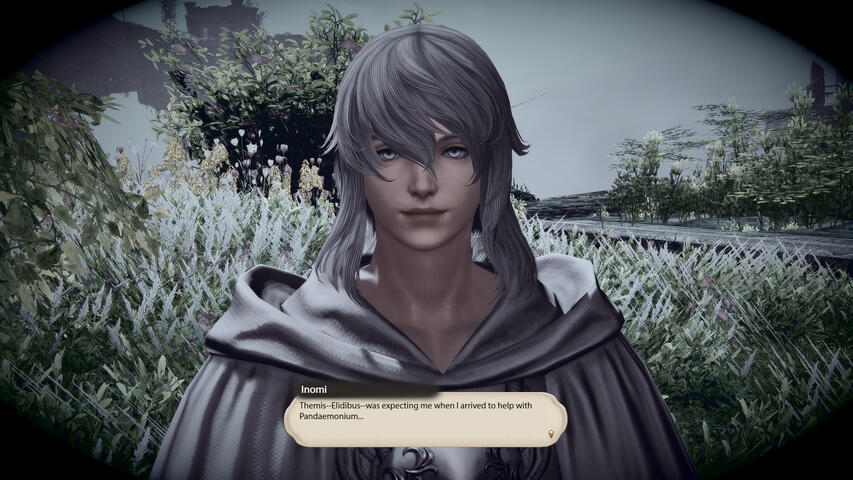Advance Inomi's dialogue text box
Image resolution: width=853 pixels, height=480 pixels.
coord(425,418)
